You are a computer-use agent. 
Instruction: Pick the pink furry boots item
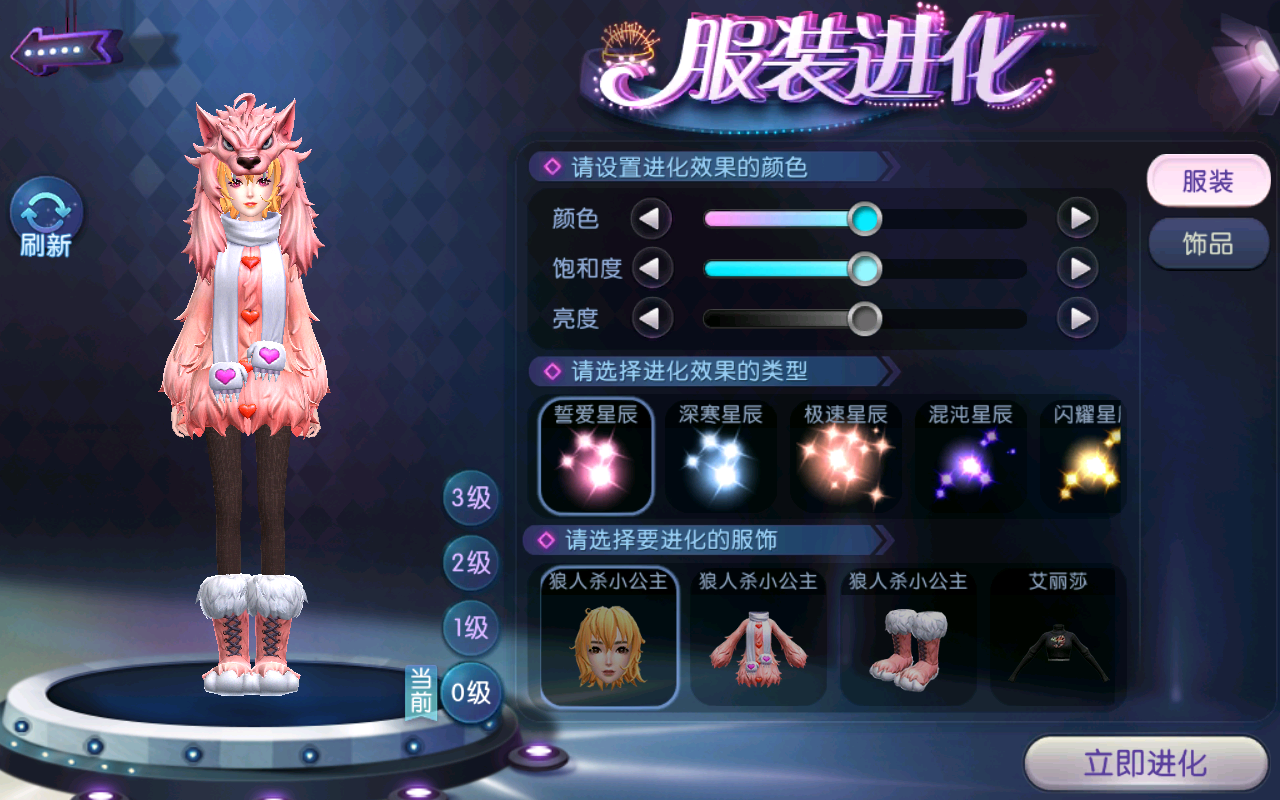908,638
